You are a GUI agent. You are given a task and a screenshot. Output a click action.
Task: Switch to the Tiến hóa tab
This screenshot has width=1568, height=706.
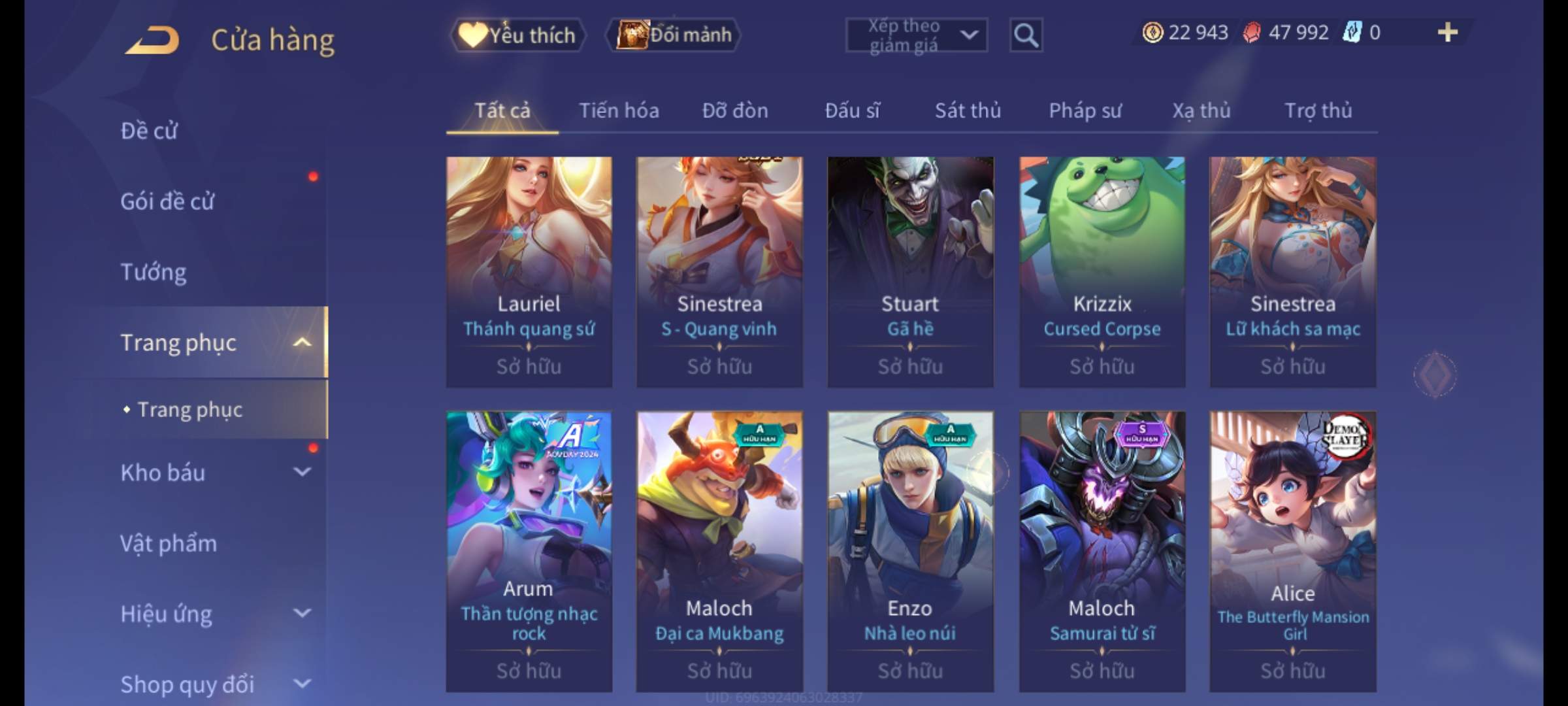[619, 111]
